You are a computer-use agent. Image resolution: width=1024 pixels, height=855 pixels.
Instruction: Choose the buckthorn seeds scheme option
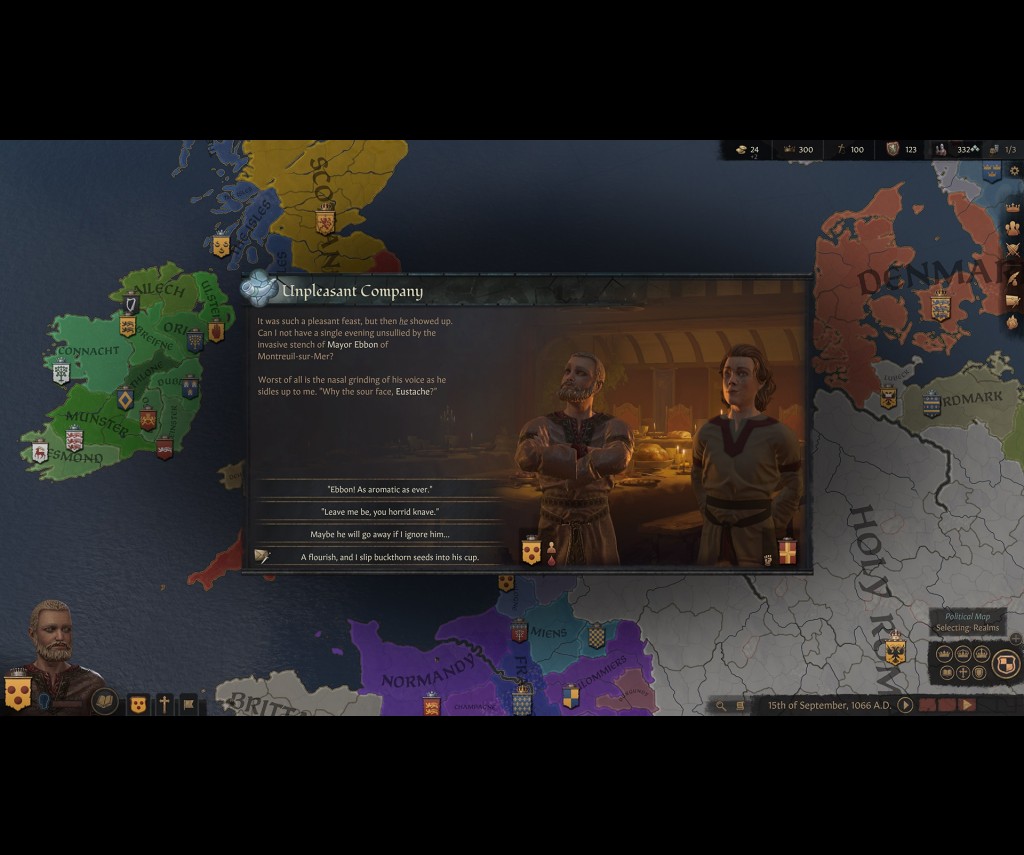point(379,557)
